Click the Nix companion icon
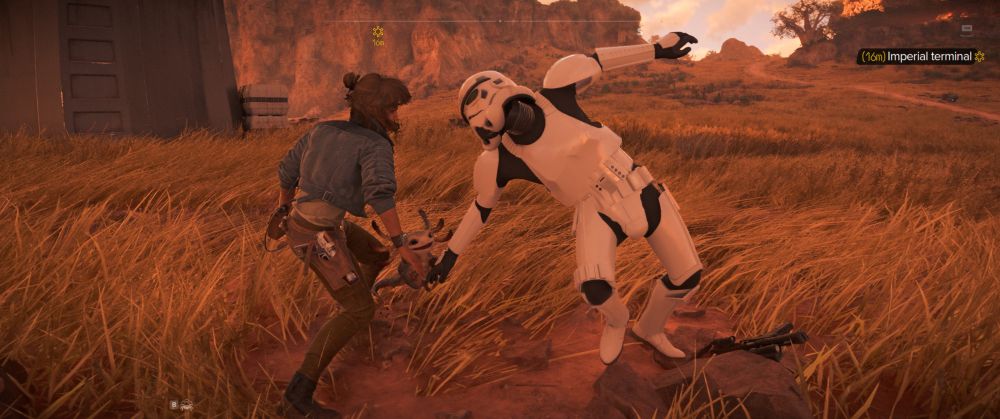1000x419 pixels. (x=186, y=405)
